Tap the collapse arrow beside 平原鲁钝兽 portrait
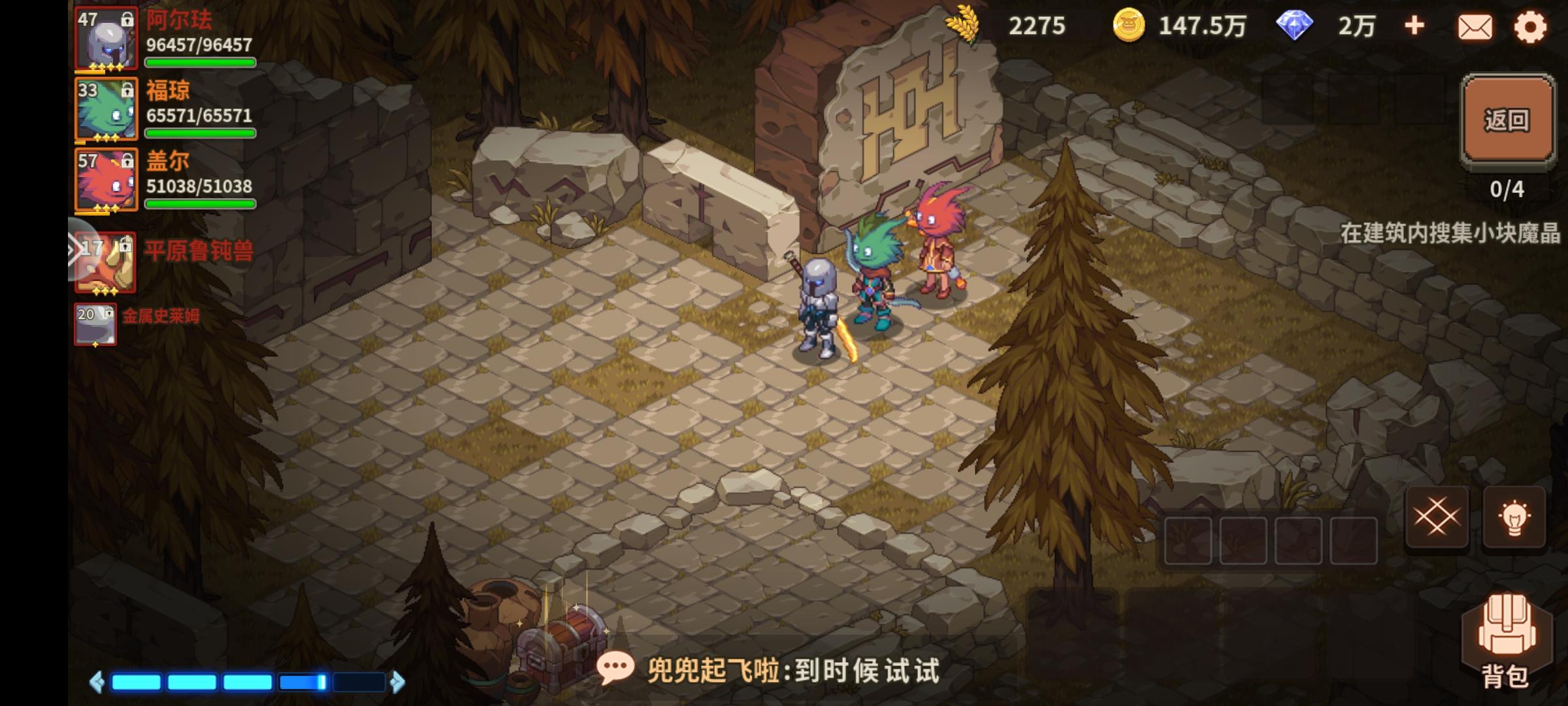The height and width of the screenshot is (706, 1568). (x=73, y=248)
